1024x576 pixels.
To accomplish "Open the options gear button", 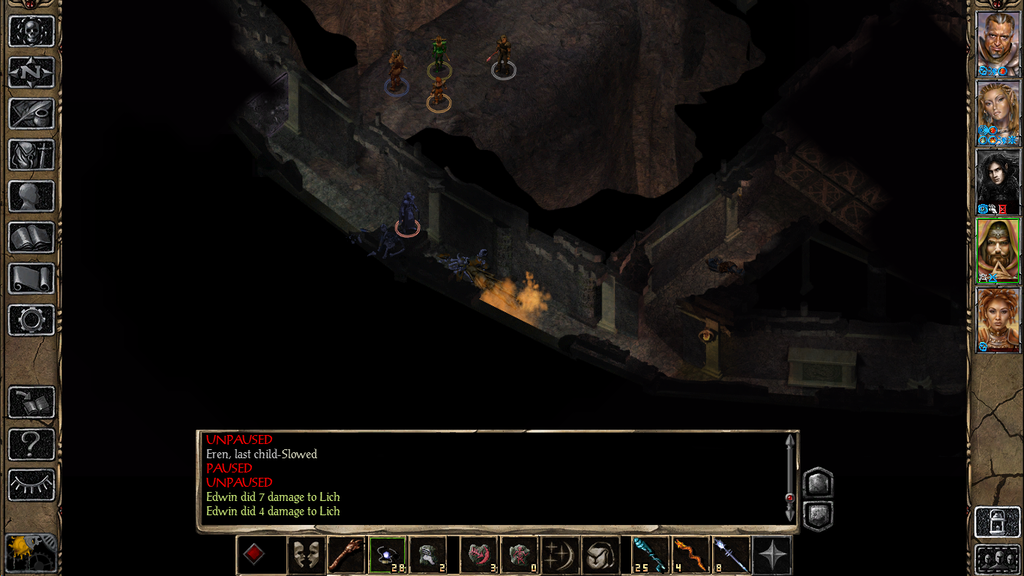I will point(31,320).
